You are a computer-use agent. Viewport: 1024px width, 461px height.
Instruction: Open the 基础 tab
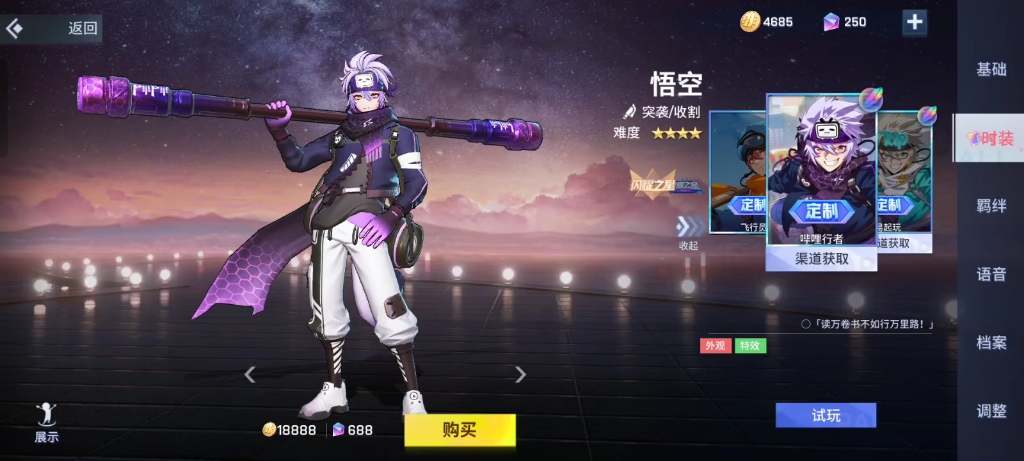(991, 69)
